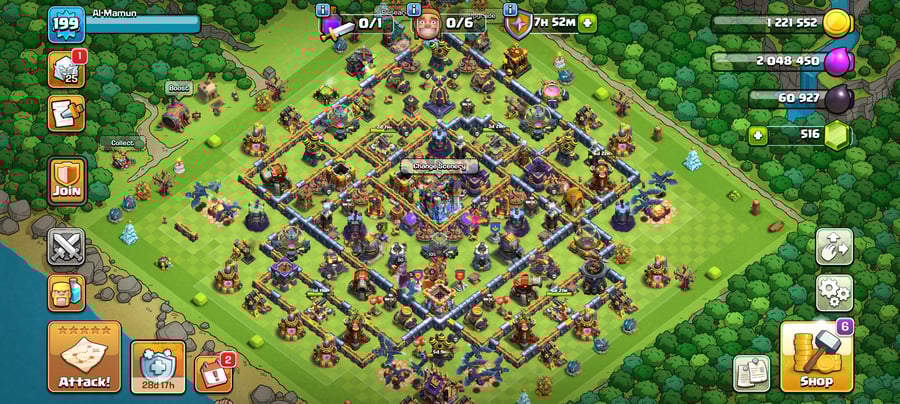Tap the Collect bubble
Viewport: 900px width, 404px height.
coord(122,143)
